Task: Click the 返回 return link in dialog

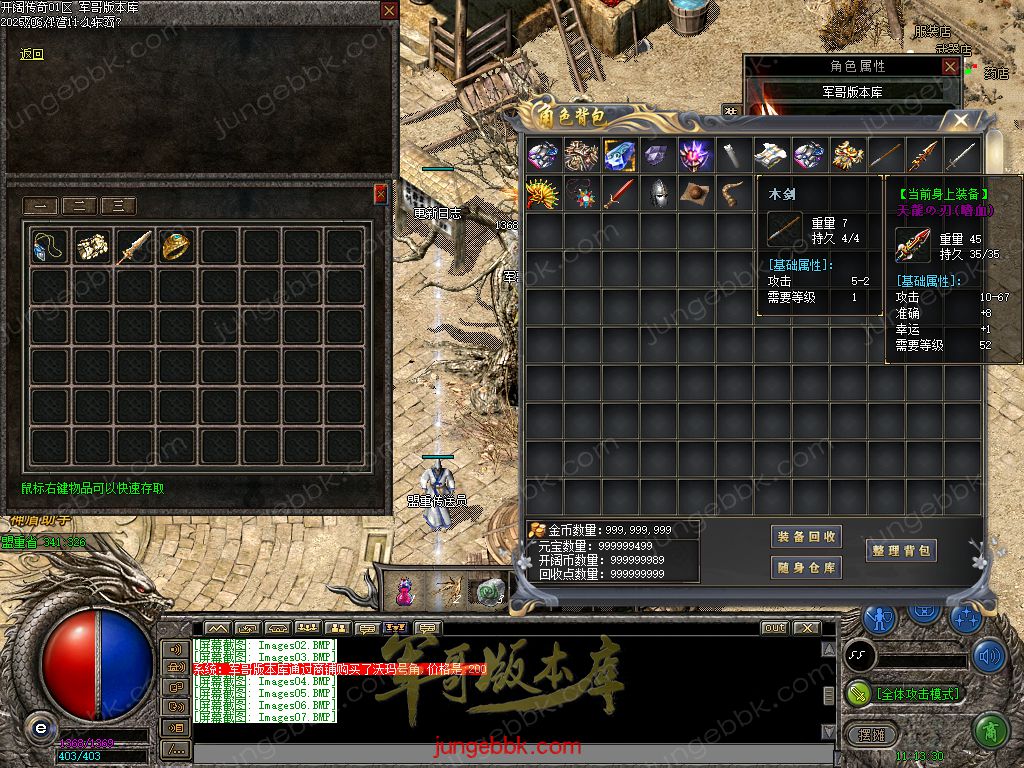Action: coord(32,54)
